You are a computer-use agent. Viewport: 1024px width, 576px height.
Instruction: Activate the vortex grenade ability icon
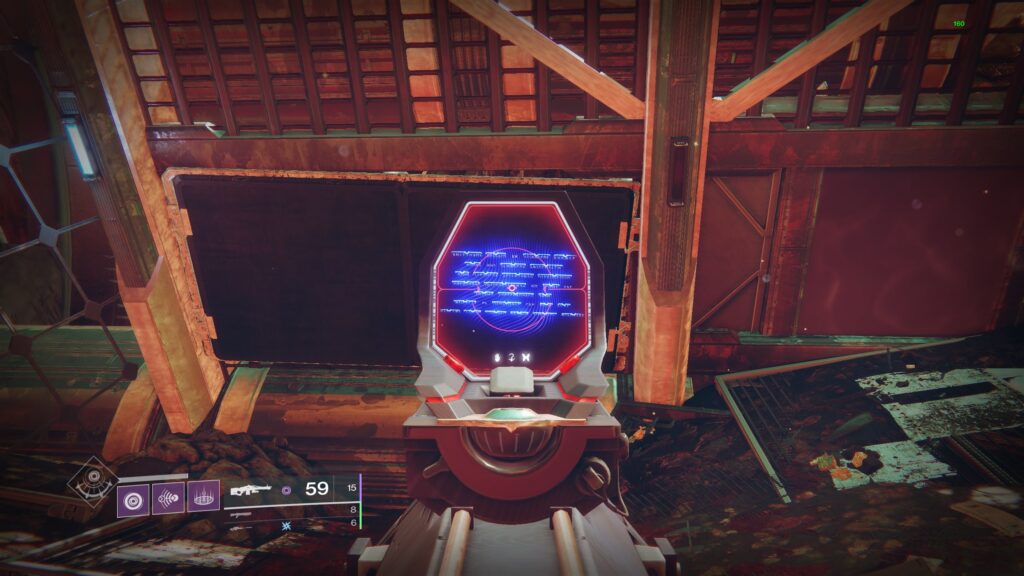(x=133, y=495)
